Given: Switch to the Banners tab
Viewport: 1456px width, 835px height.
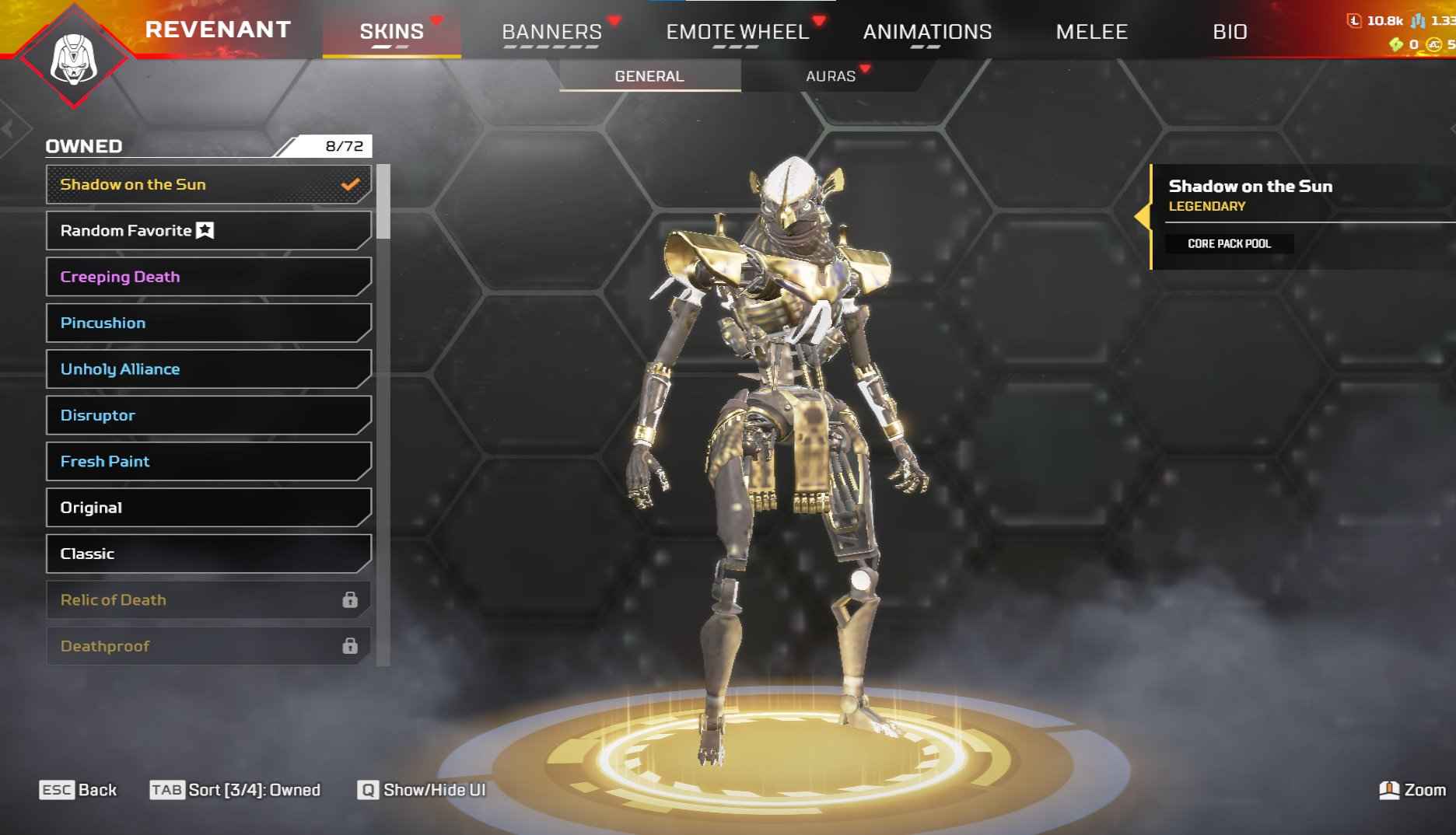Looking at the screenshot, I should pos(551,32).
